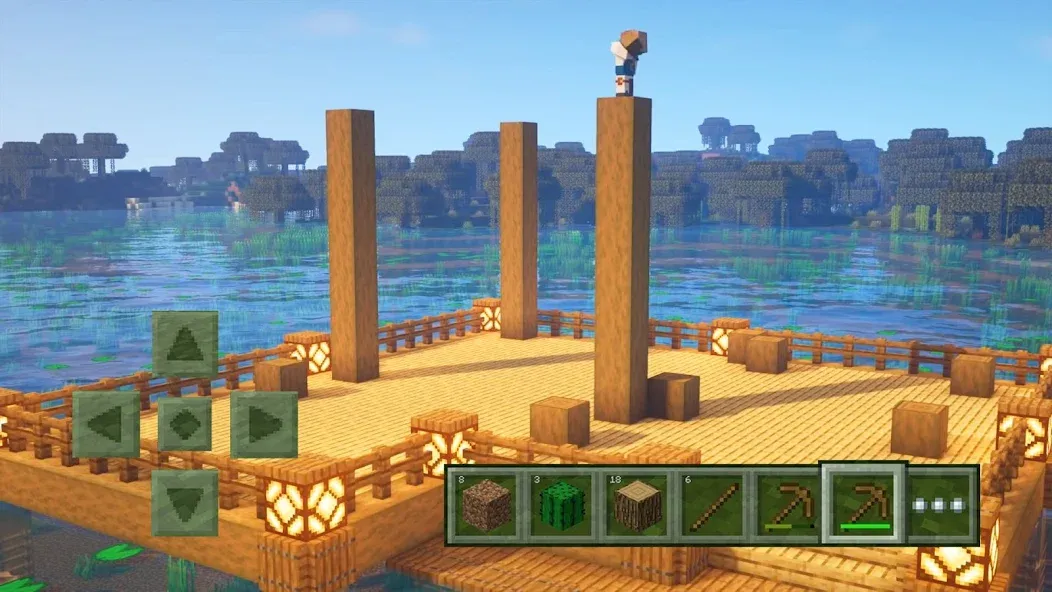
Task: Open the inventory via the three-dots button
Action: [941, 506]
